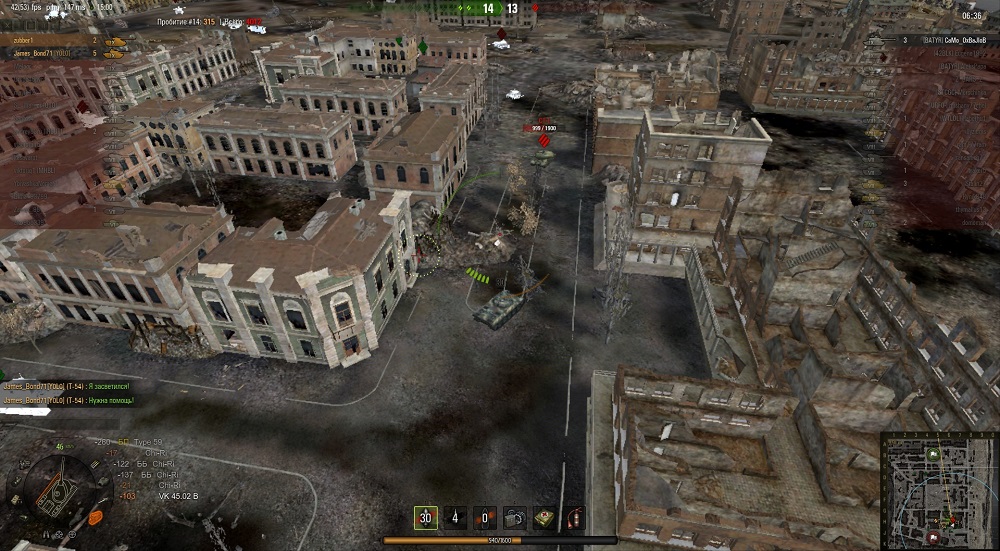
Task: Click the minimap
Action: click(938, 490)
